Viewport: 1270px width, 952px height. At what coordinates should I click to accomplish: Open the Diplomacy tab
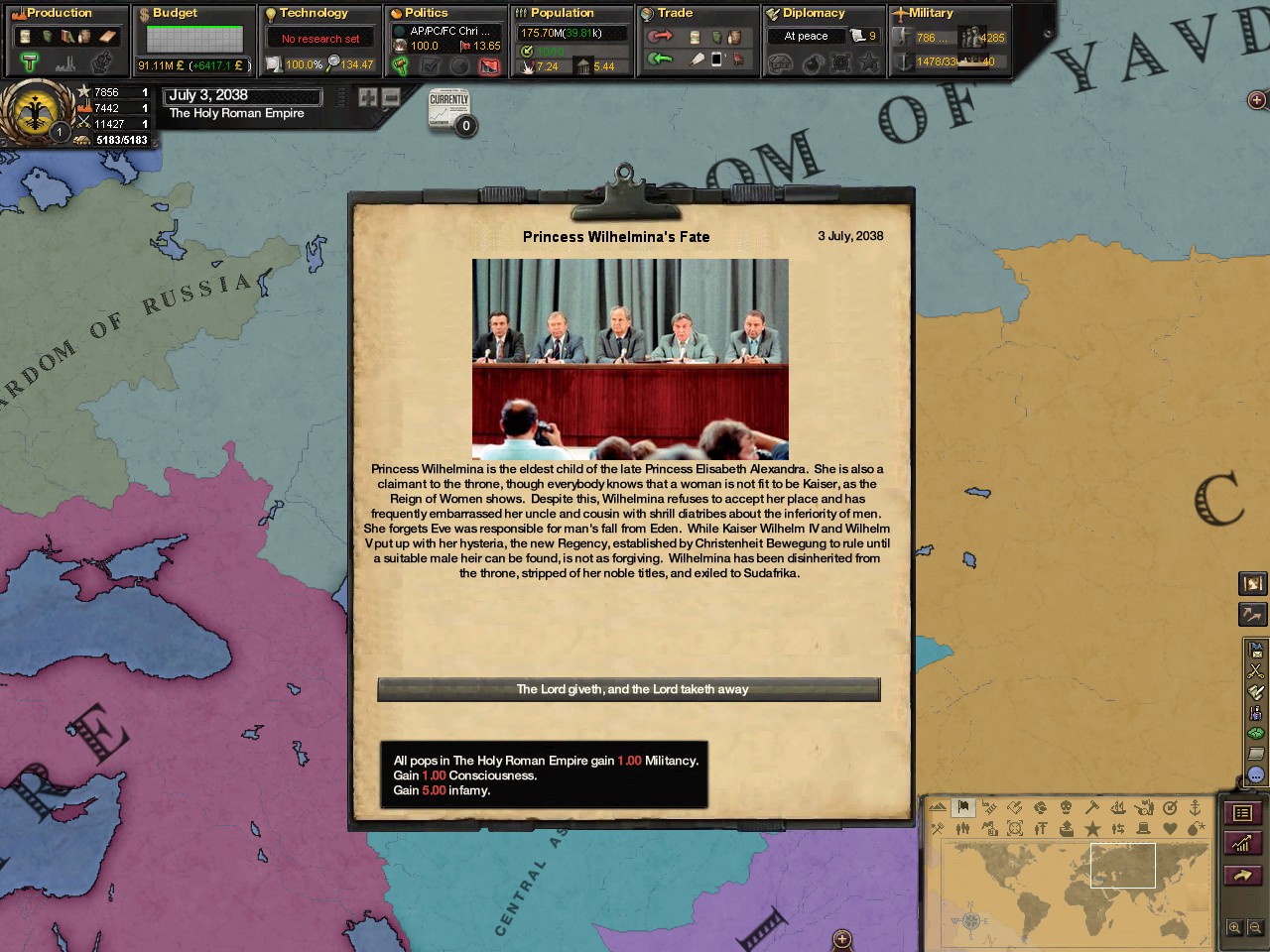click(814, 13)
